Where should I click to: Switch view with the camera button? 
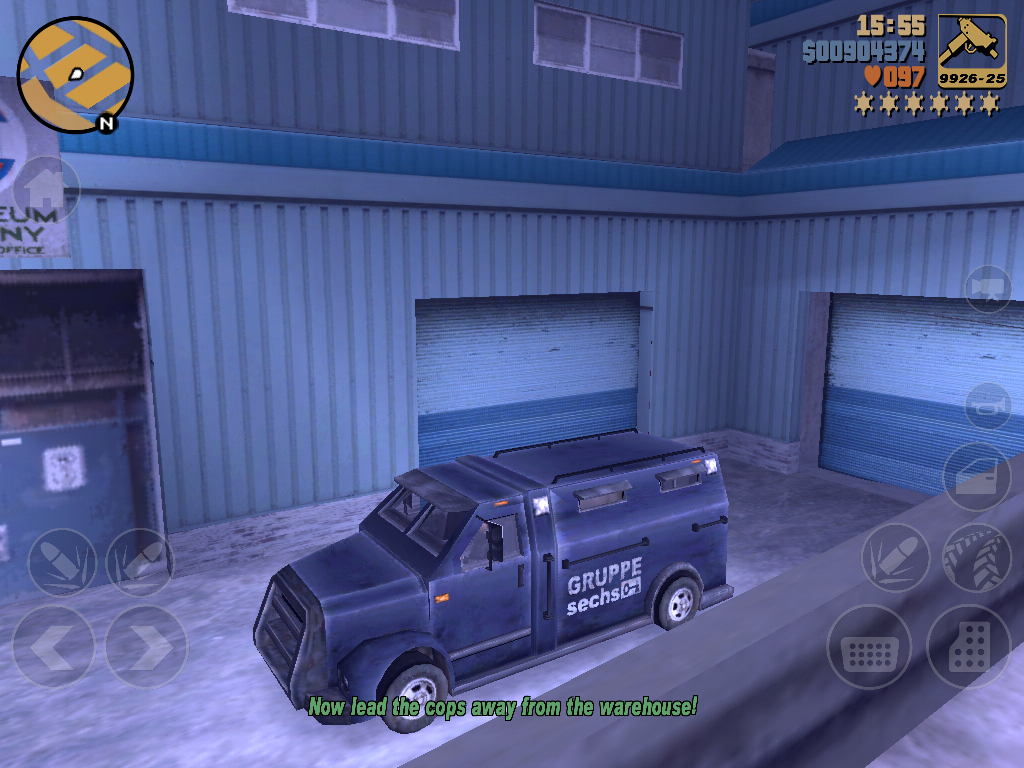(x=988, y=289)
